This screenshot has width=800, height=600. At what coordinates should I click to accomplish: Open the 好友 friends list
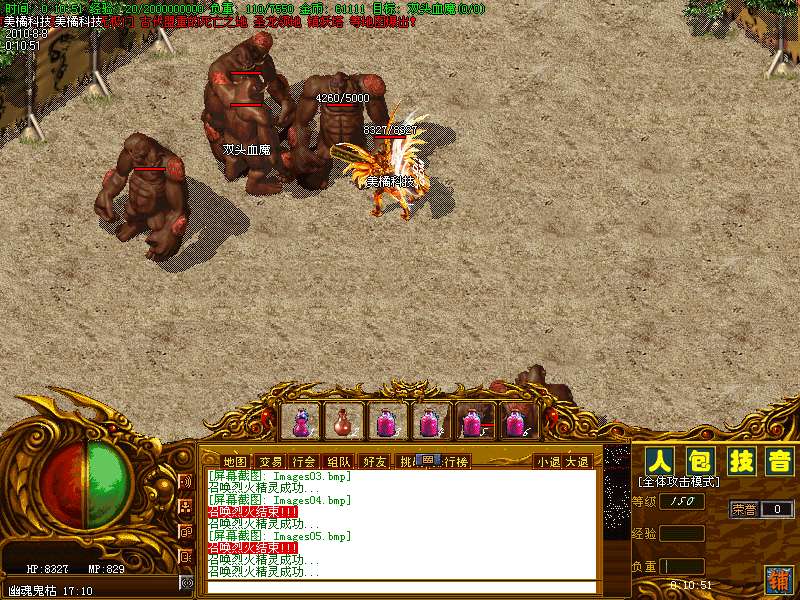click(x=375, y=461)
